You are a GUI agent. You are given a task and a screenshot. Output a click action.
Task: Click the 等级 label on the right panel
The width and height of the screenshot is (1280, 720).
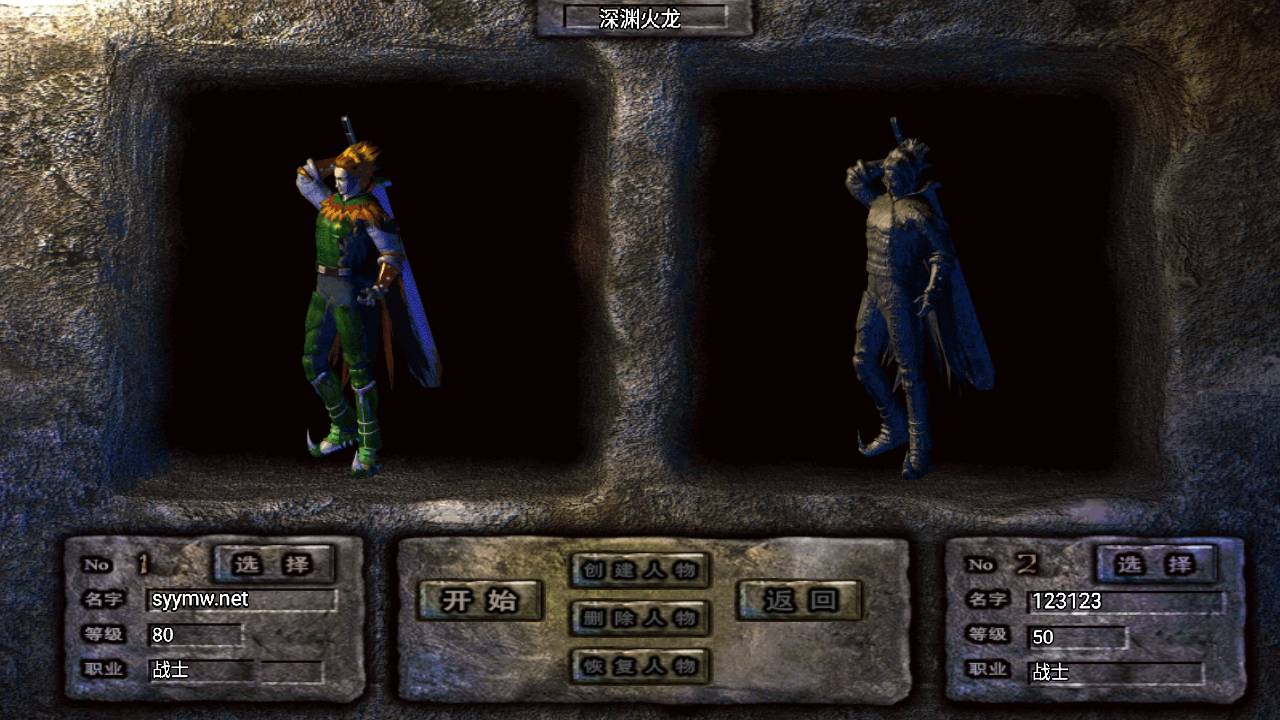(988, 636)
